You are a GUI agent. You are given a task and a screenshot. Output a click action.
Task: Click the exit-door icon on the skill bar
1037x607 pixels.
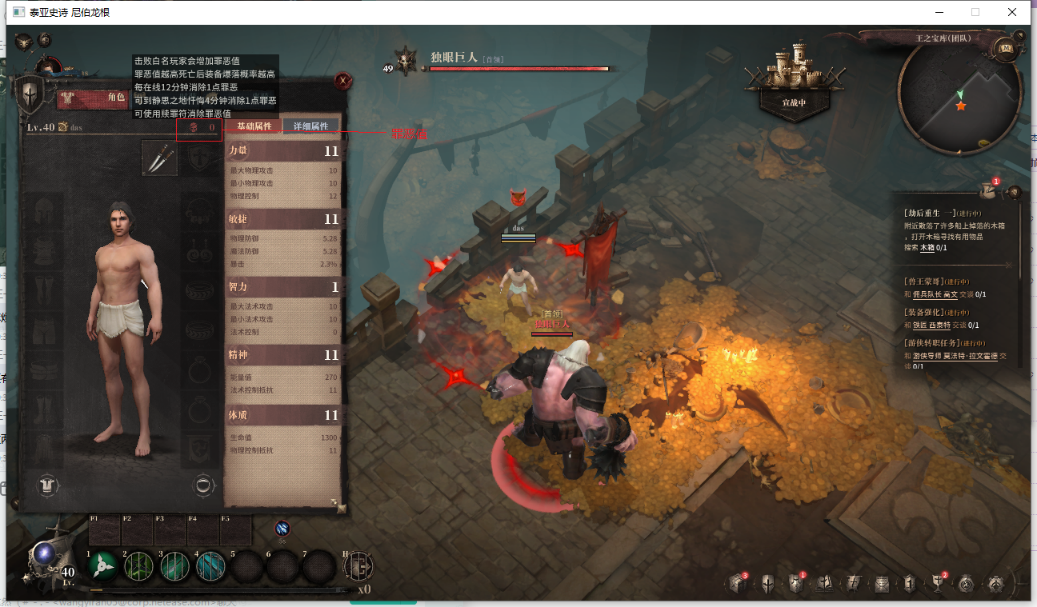[x=358, y=566]
